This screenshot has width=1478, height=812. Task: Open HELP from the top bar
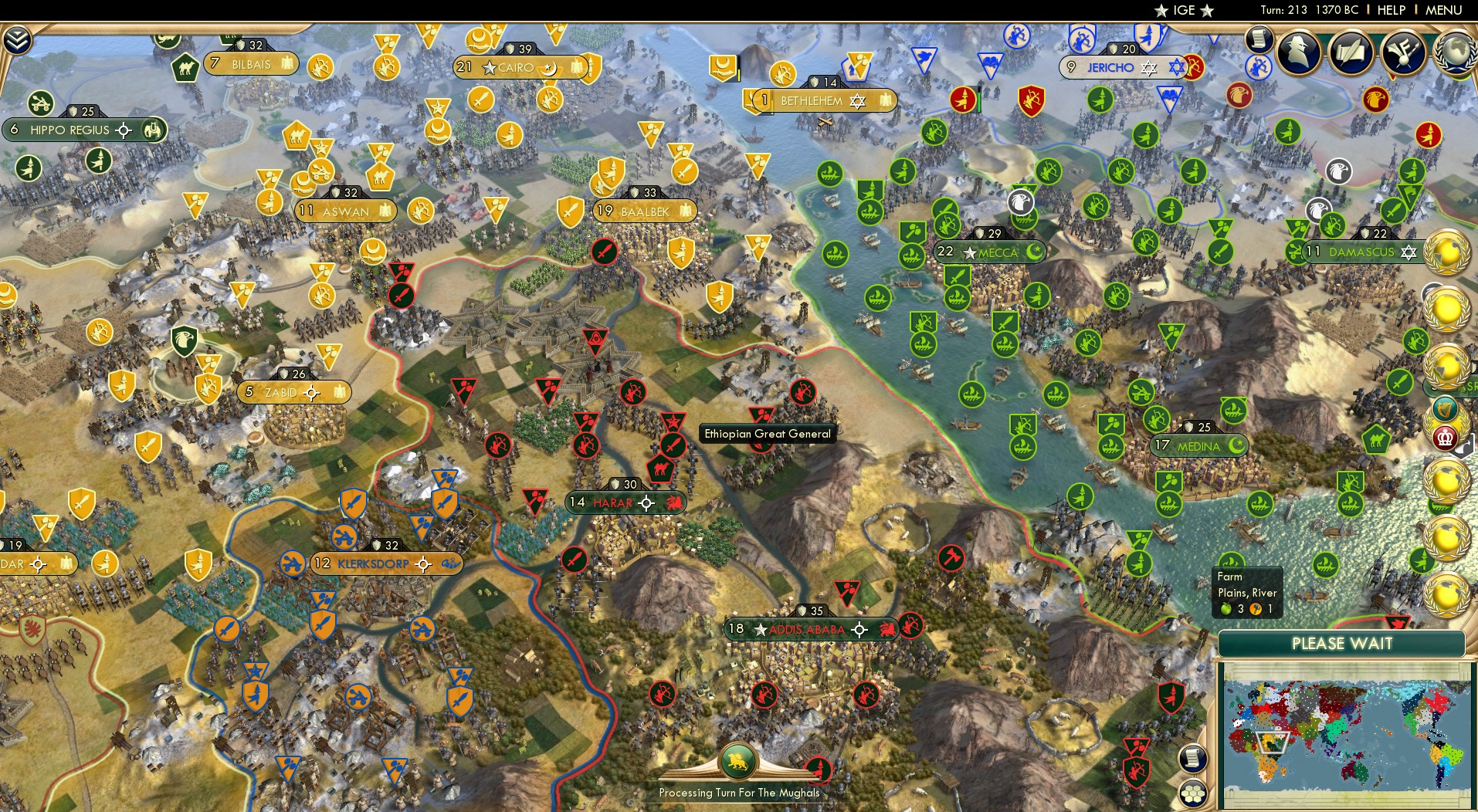1390,11
